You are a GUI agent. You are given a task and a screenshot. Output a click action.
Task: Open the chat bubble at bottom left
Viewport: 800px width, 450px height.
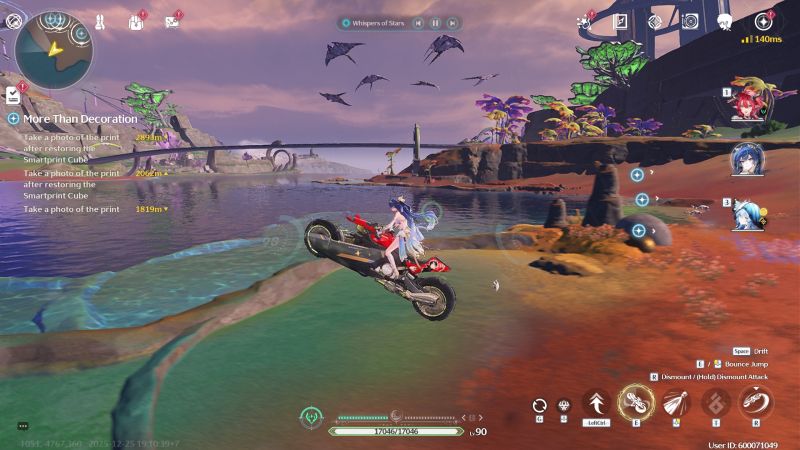(22, 426)
